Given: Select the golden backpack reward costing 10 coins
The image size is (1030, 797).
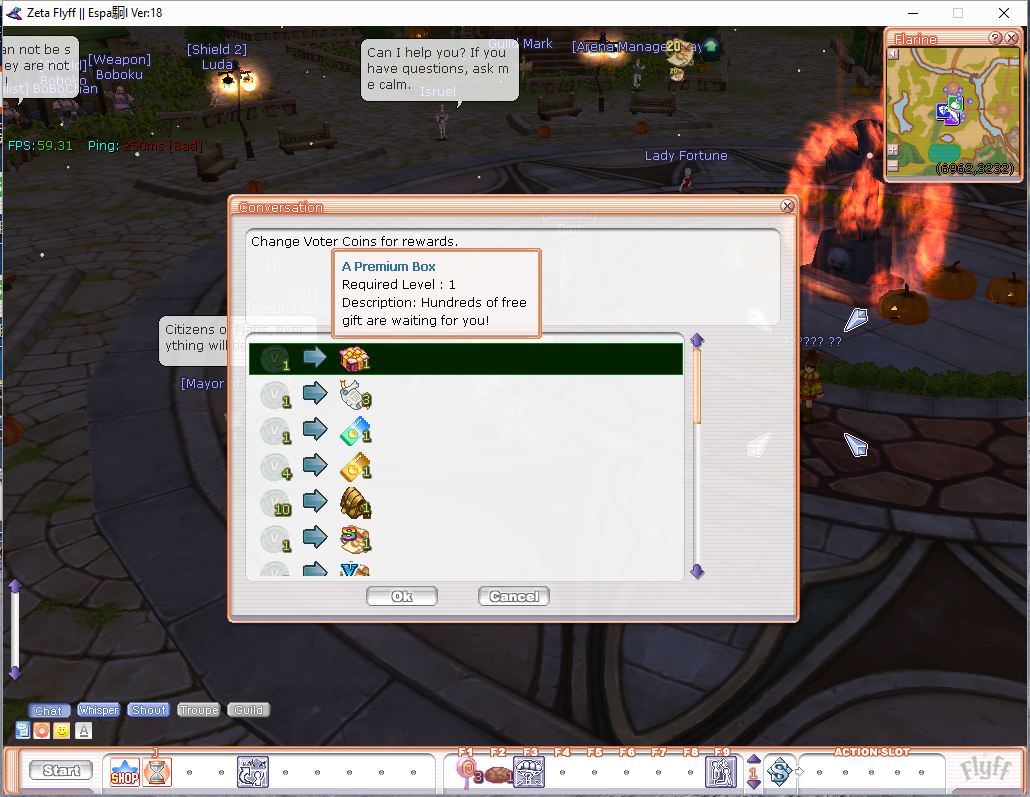Looking at the screenshot, I should tap(465, 503).
